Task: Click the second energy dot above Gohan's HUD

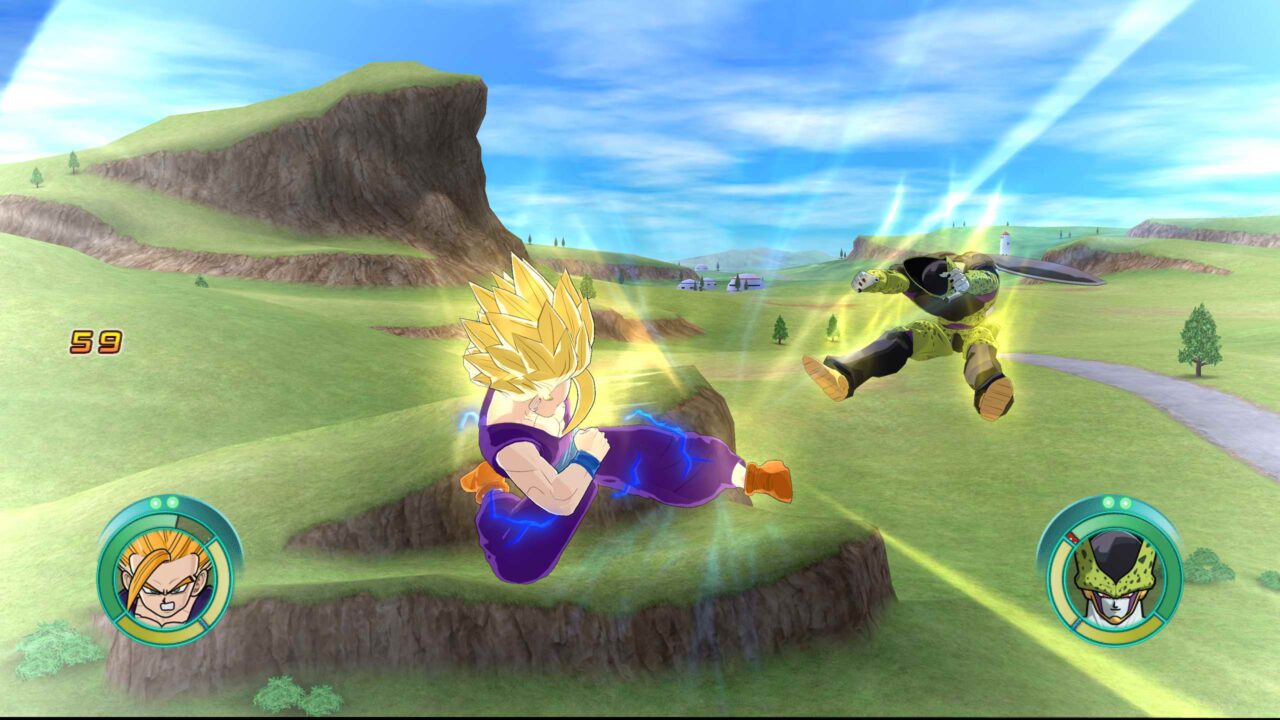Action: pos(173,502)
